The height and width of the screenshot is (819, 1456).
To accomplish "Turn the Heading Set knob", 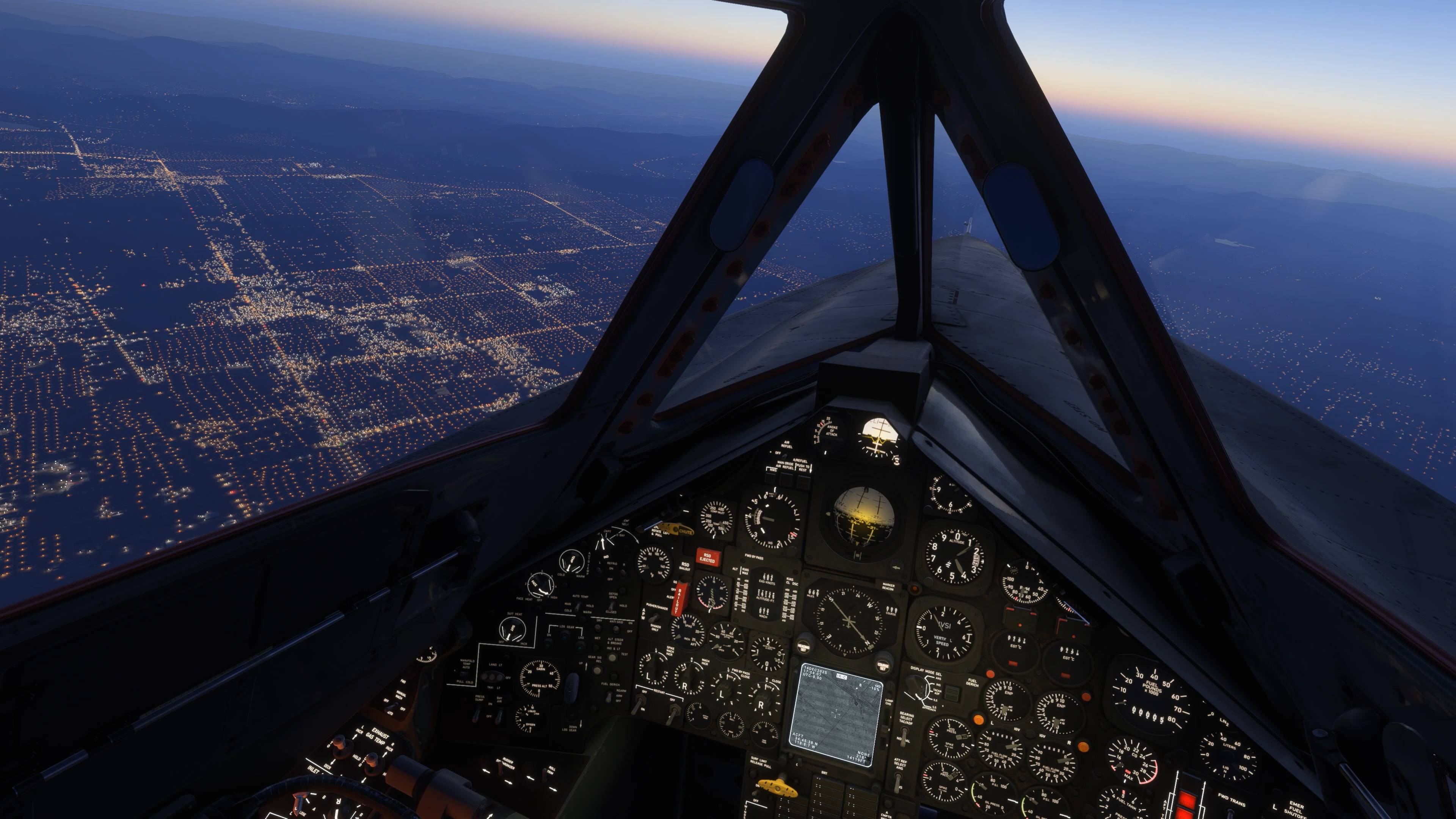I will click(804, 647).
